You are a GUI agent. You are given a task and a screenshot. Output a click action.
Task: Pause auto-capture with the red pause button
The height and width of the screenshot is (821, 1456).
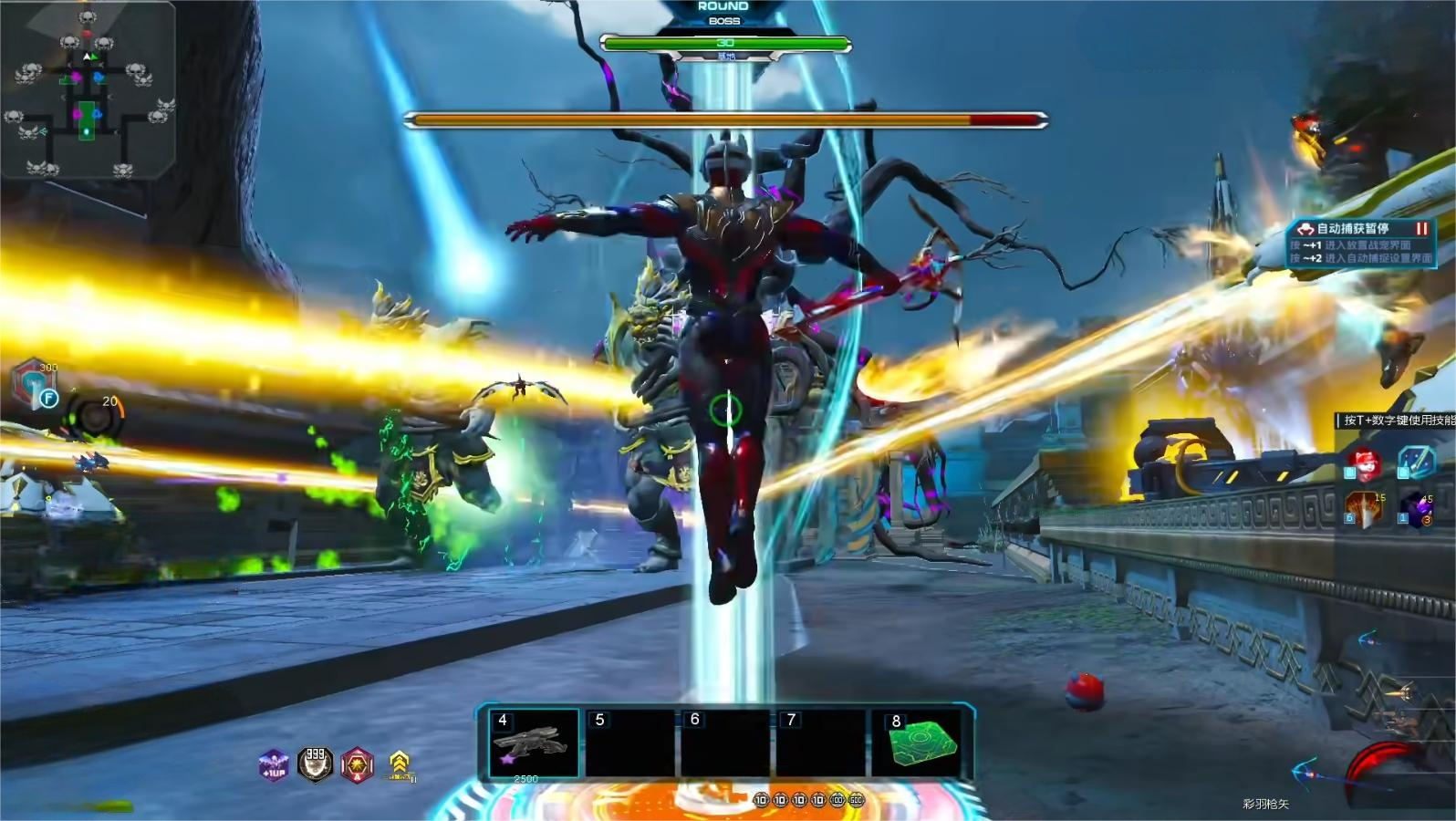(x=1420, y=229)
